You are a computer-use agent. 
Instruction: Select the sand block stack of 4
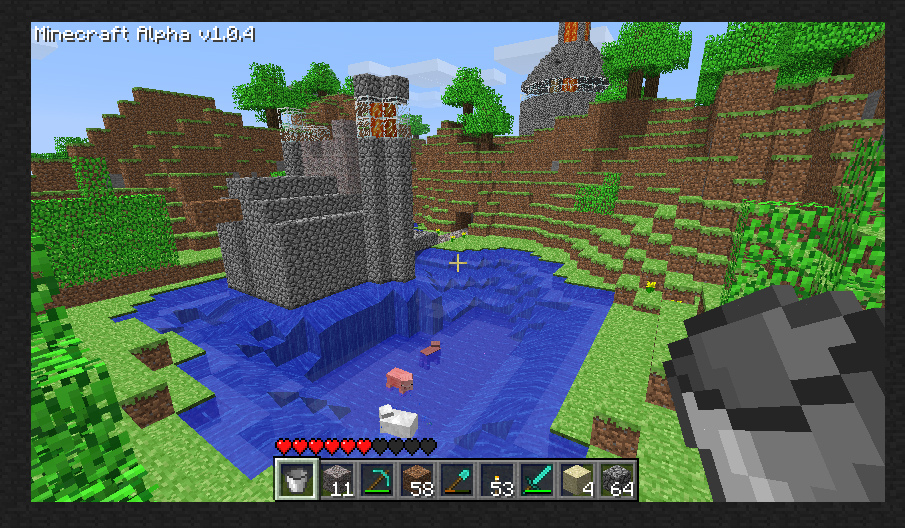click(x=576, y=480)
